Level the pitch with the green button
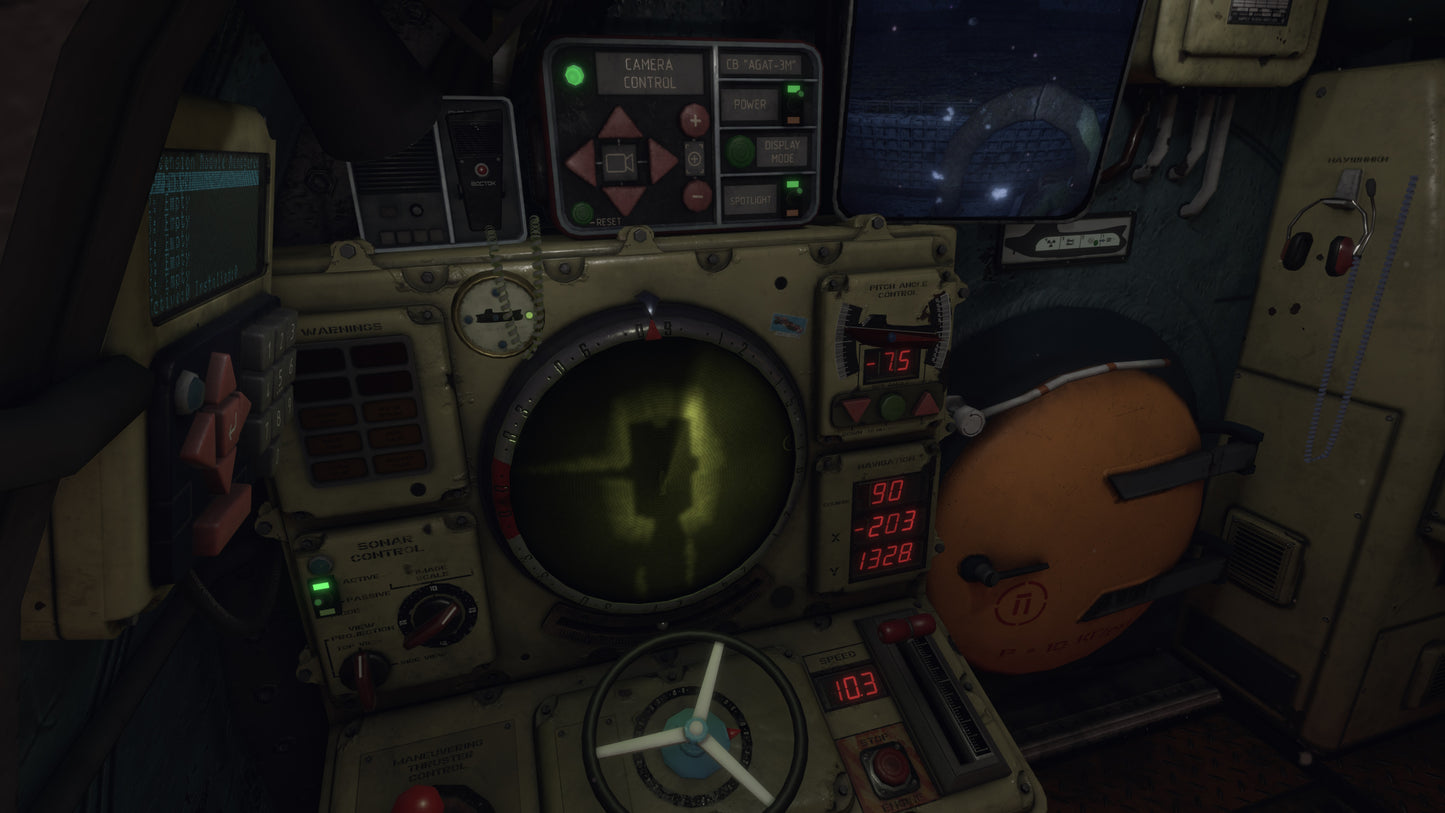 (892, 407)
